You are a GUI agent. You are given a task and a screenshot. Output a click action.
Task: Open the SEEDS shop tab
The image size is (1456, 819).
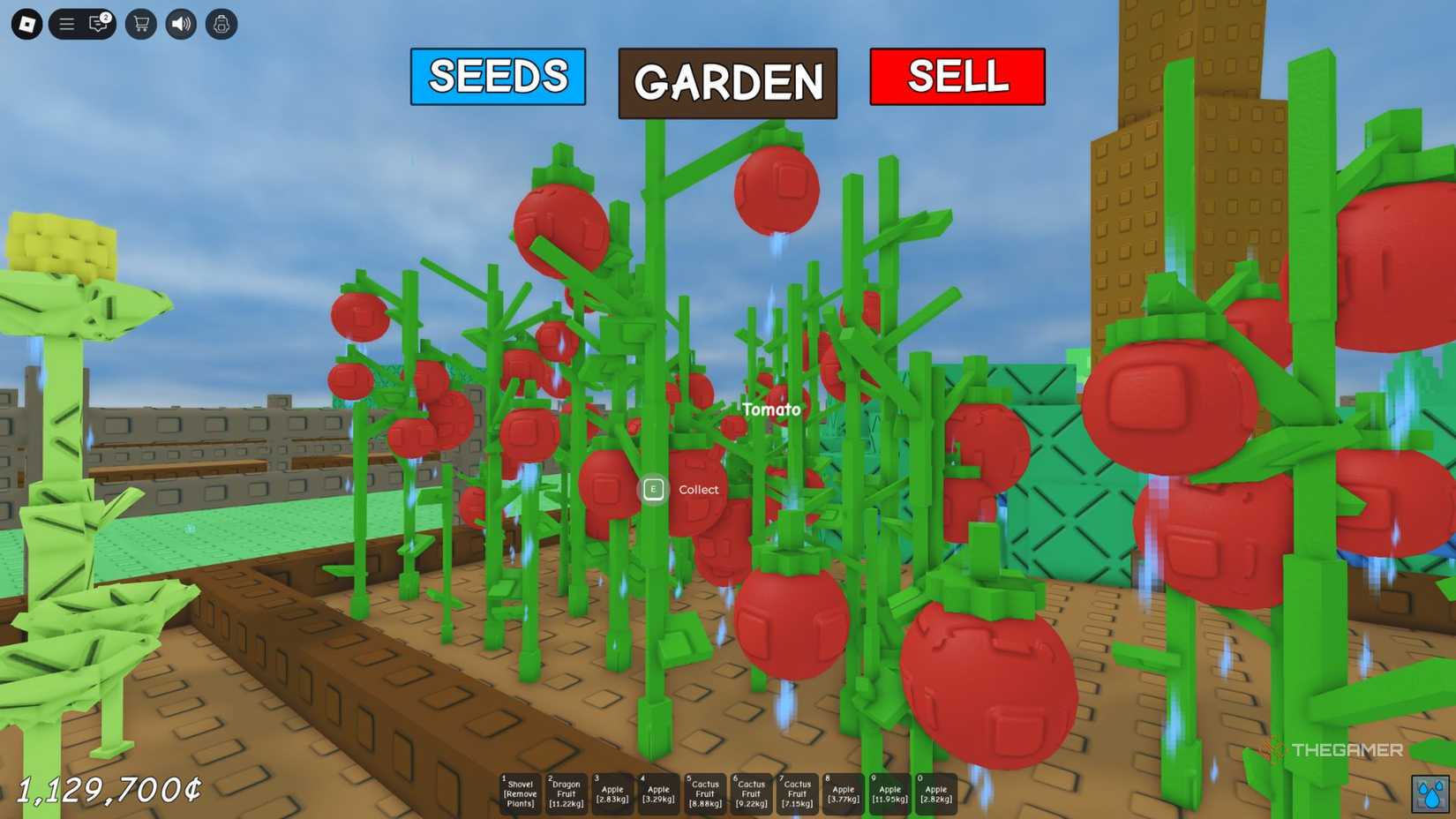point(497,78)
